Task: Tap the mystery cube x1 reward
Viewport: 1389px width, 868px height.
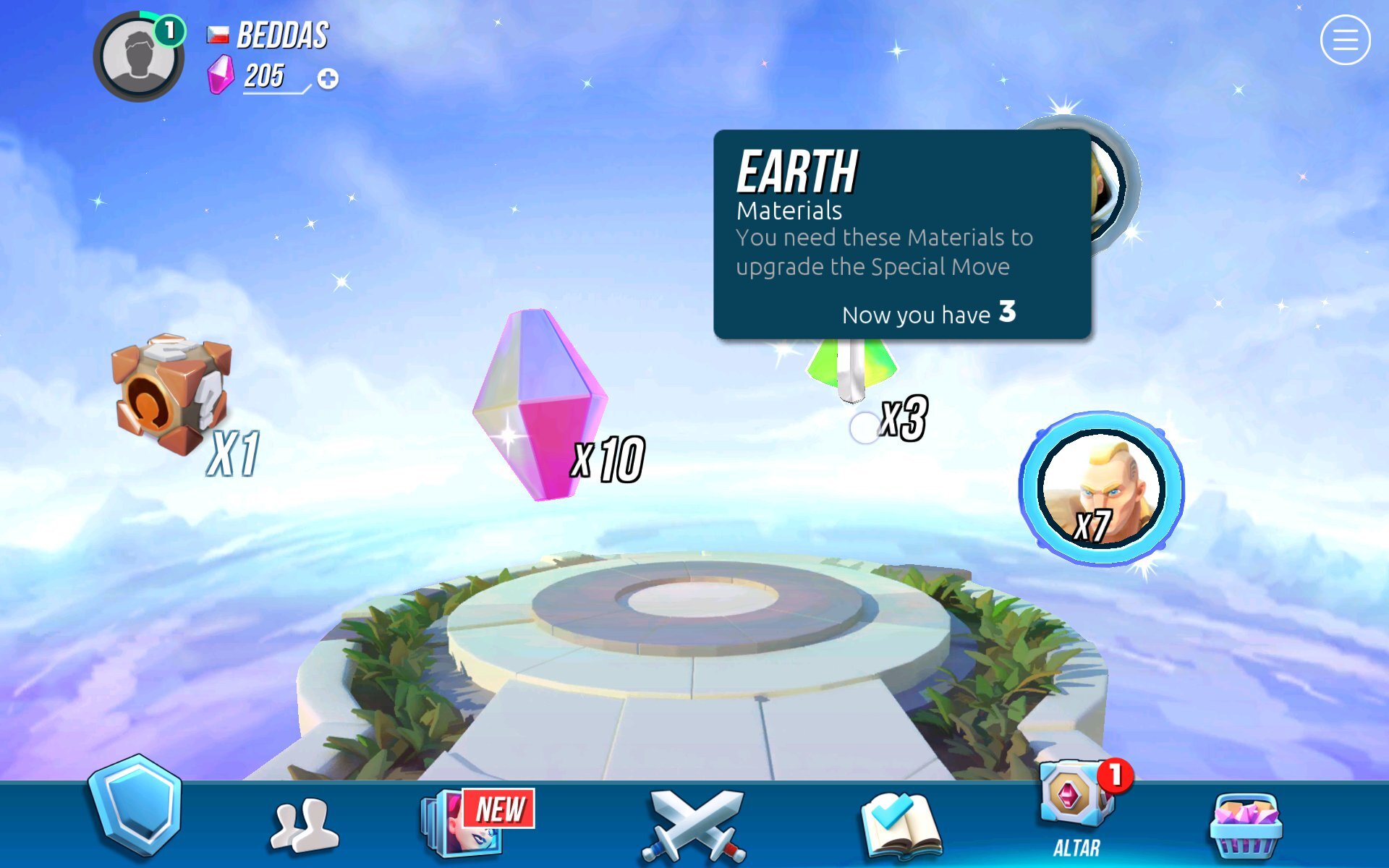Action: [x=171, y=394]
